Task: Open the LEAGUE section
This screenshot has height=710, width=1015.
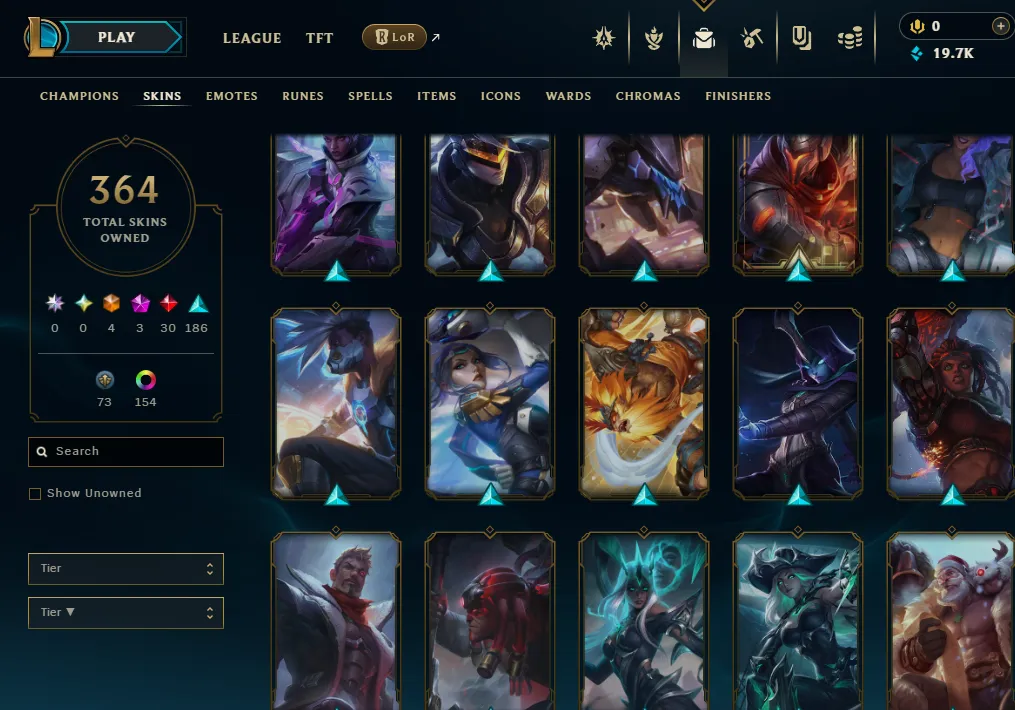Action: [x=252, y=38]
